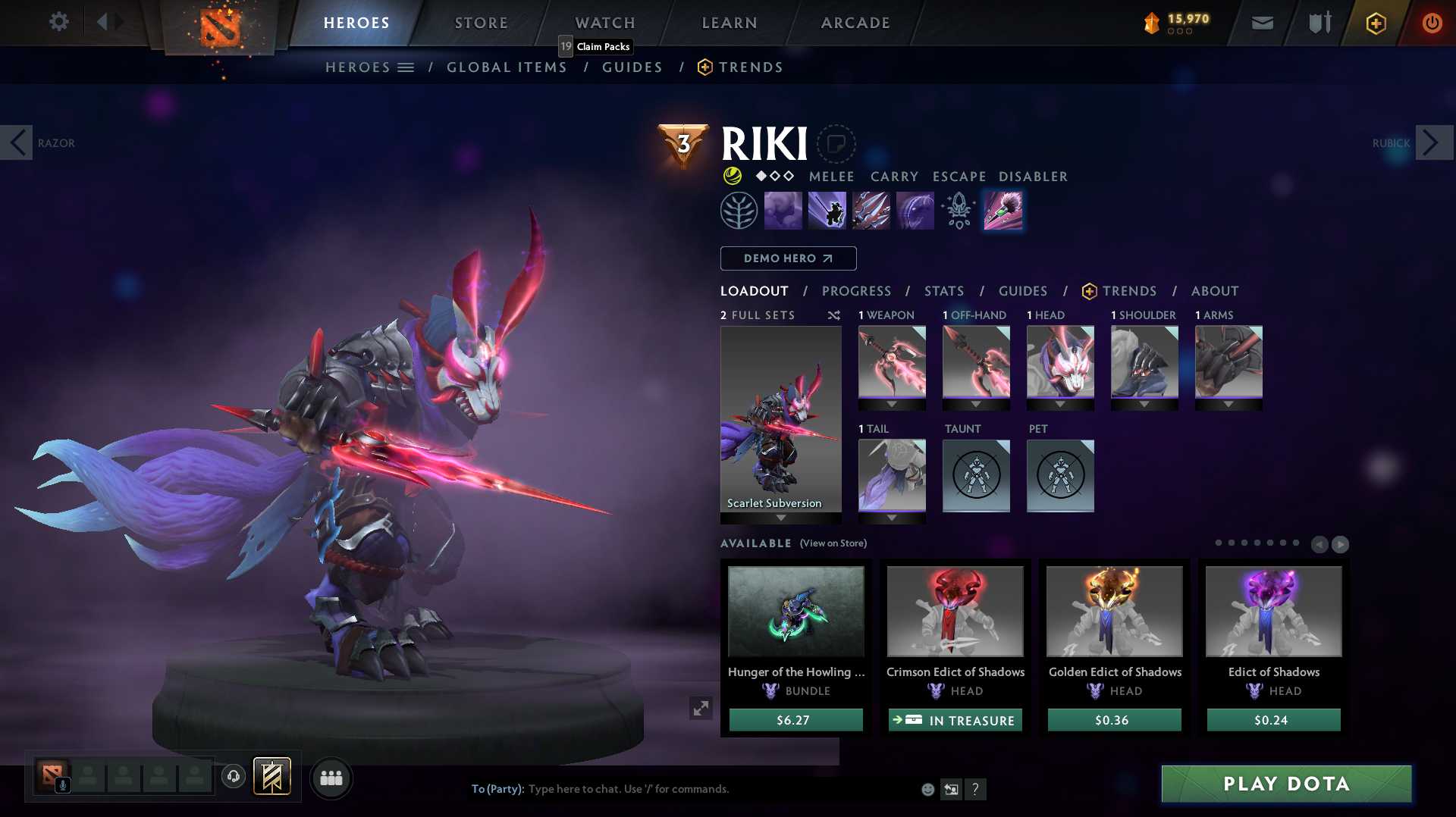Image resolution: width=1456 pixels, height=817 pixels.
Task: Click the Dota Plus hexagon icon
Action: (x=1375, y=23)
